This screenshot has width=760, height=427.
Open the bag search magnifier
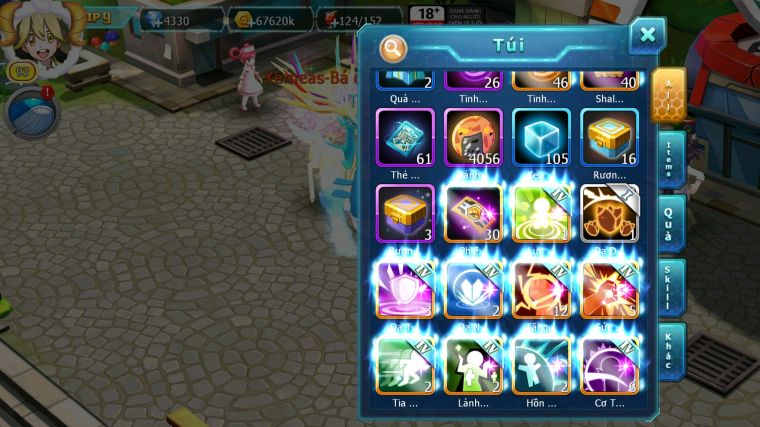[394, 47]
